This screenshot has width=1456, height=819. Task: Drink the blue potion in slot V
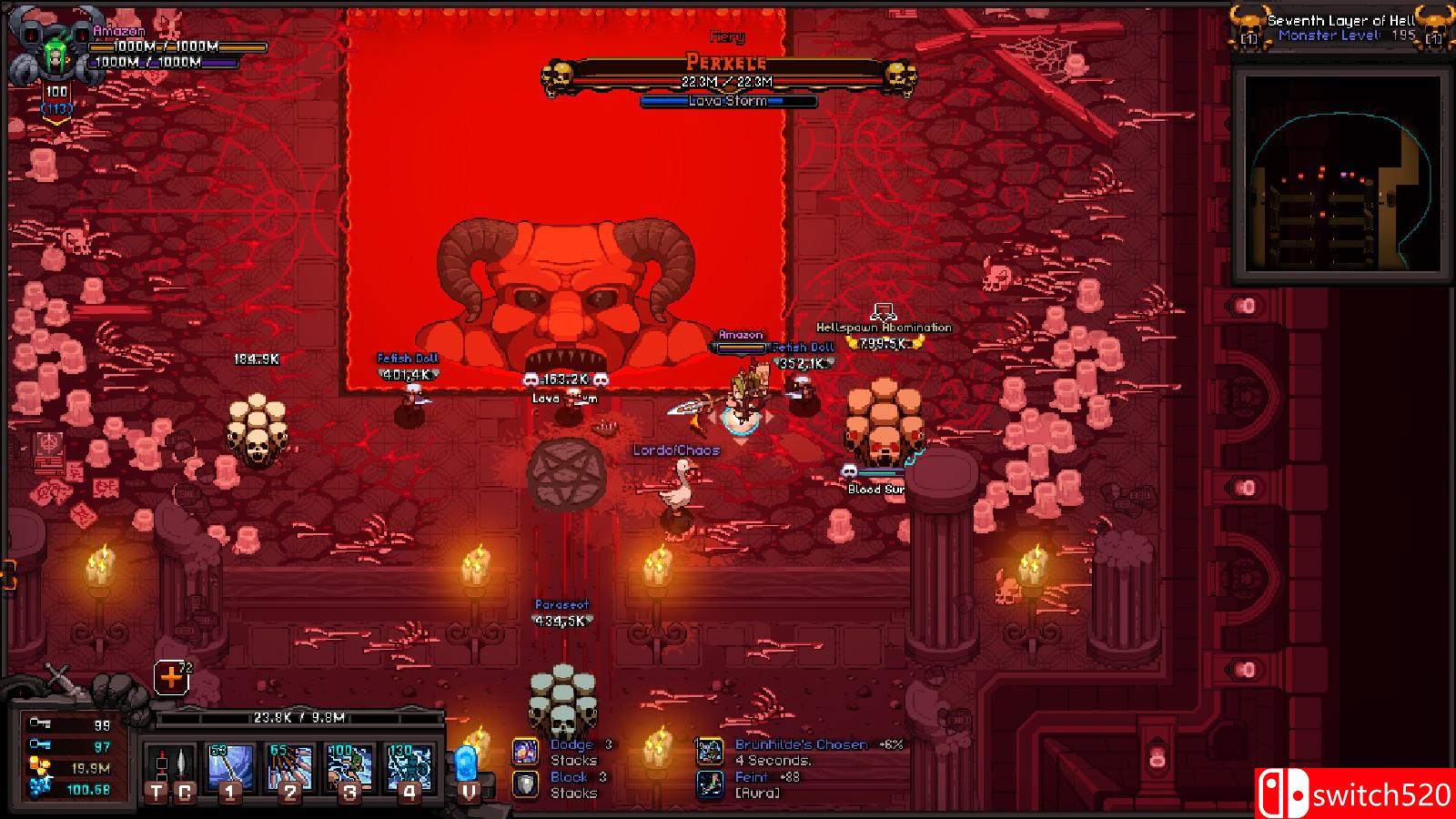click(467, 764)
